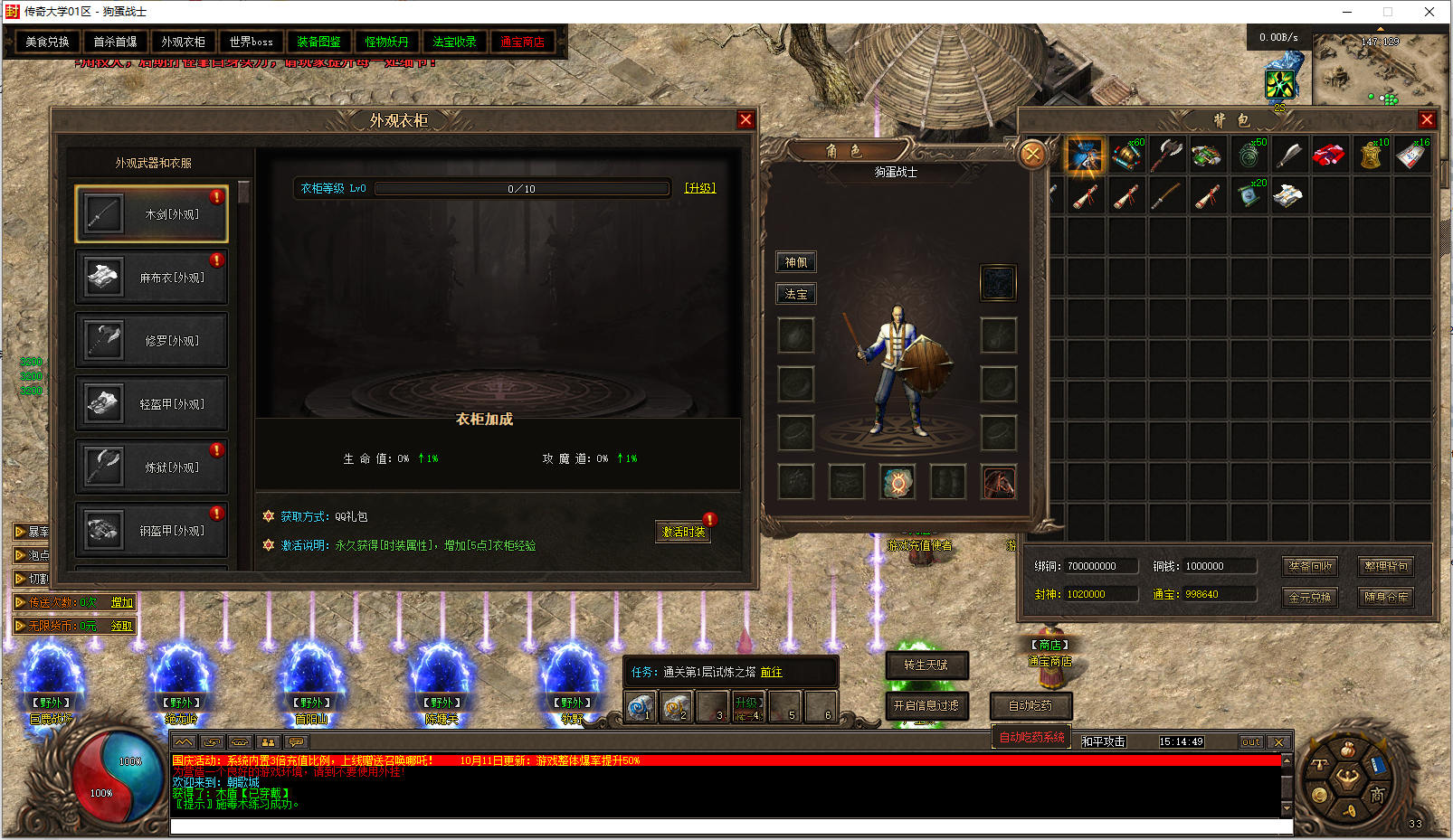Open the 法宝 treasure tab
Screen dimensions: 1453x840
click(796, 294)
